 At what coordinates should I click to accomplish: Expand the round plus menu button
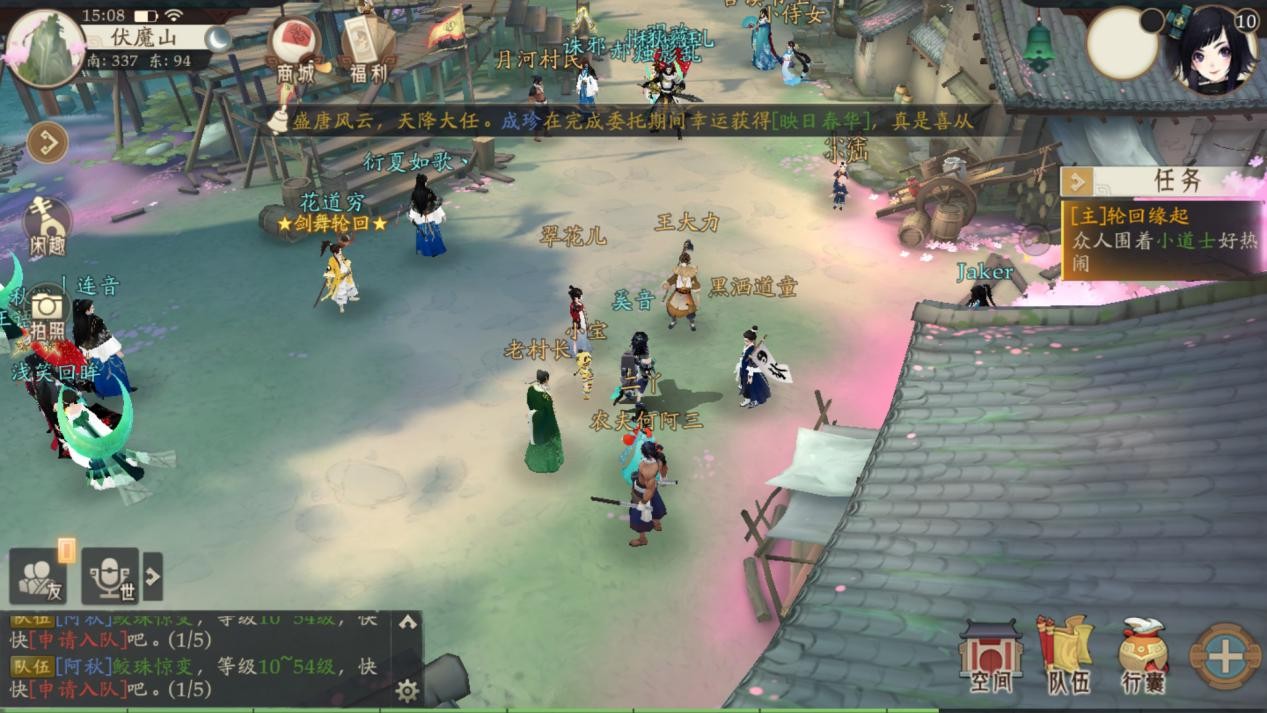1226,656
